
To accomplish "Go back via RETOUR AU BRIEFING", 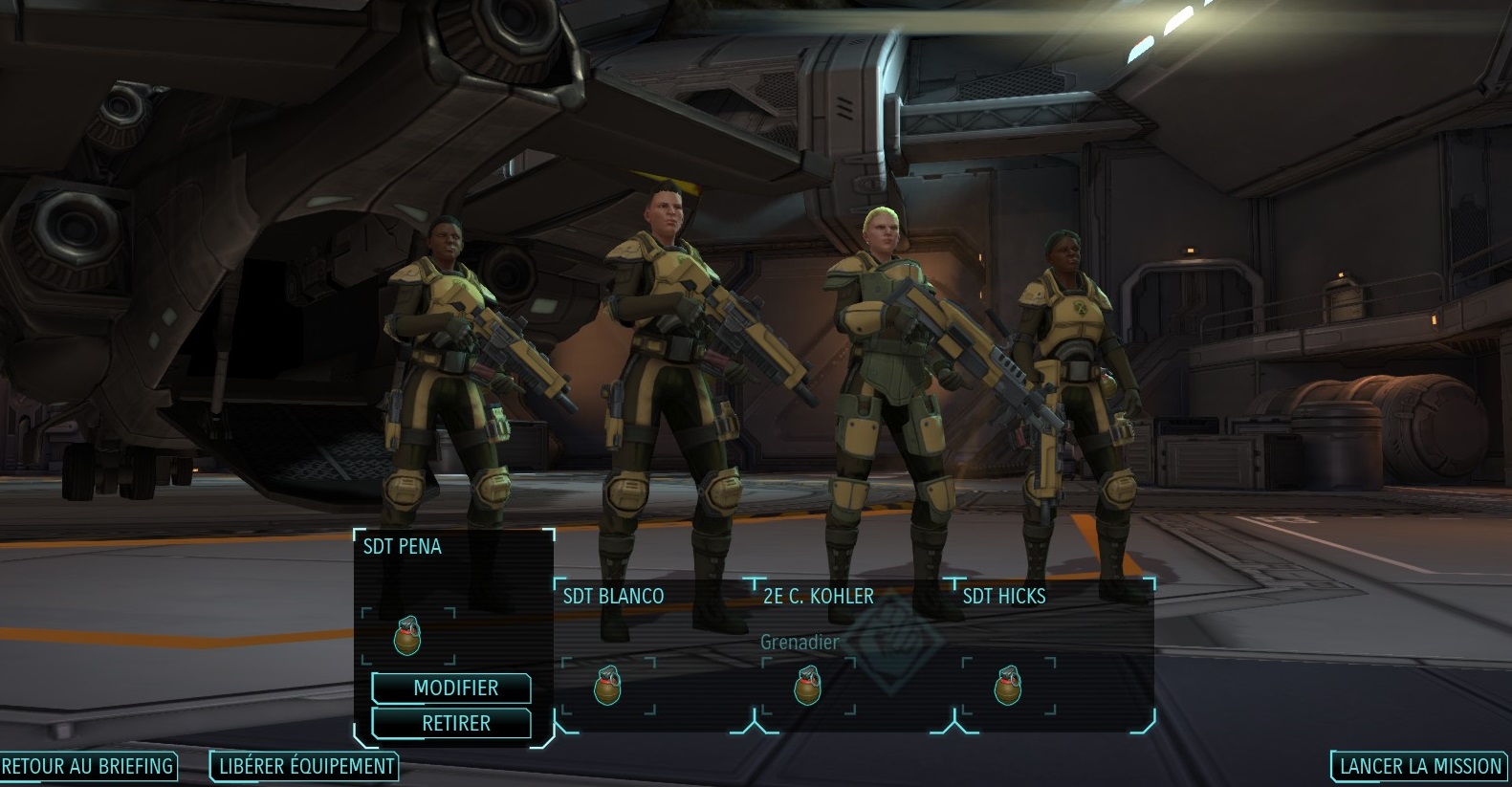I will pyautogui.click(x=87, y=766).
